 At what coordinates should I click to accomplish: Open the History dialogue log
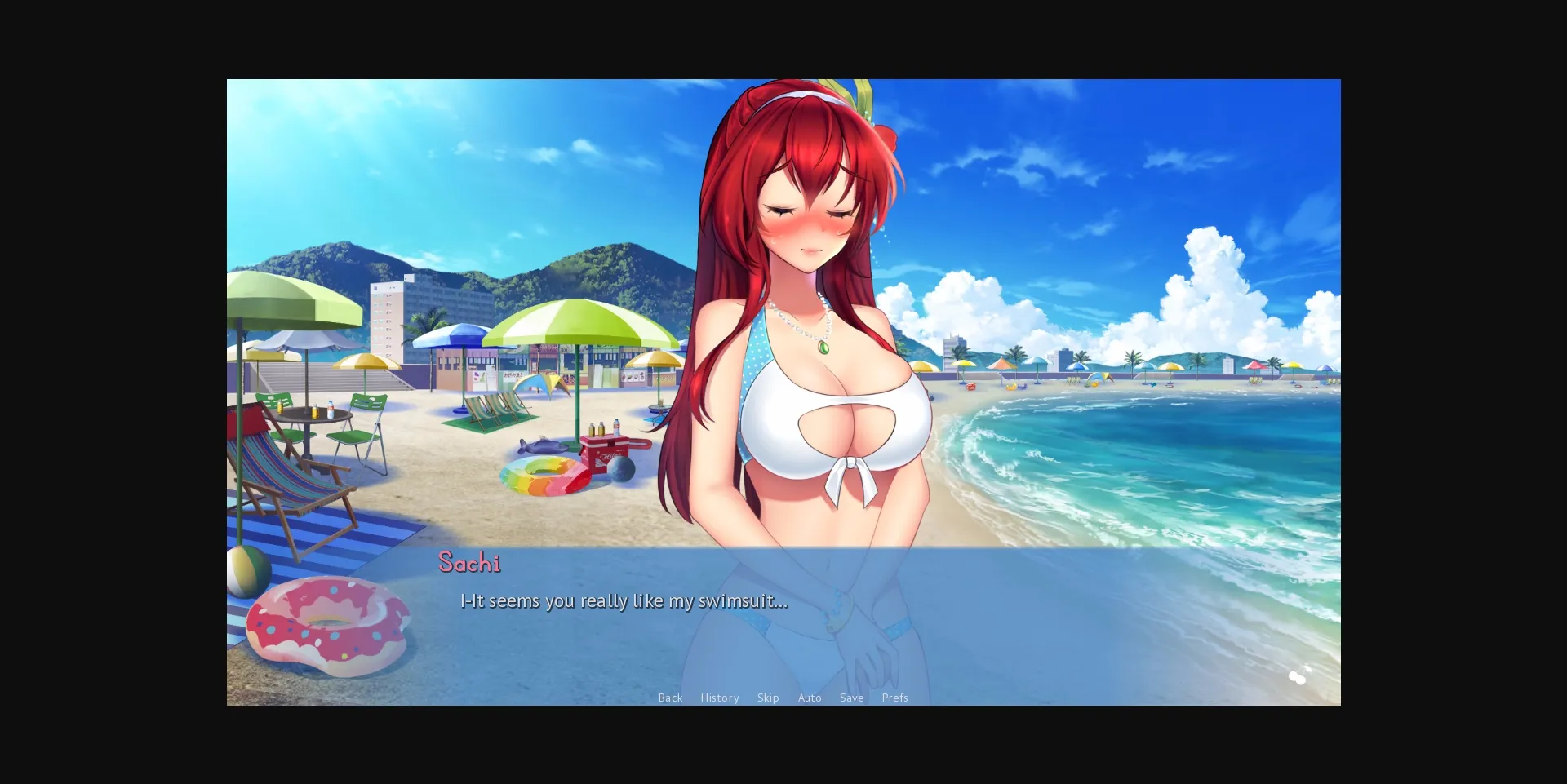pos(719,698)
